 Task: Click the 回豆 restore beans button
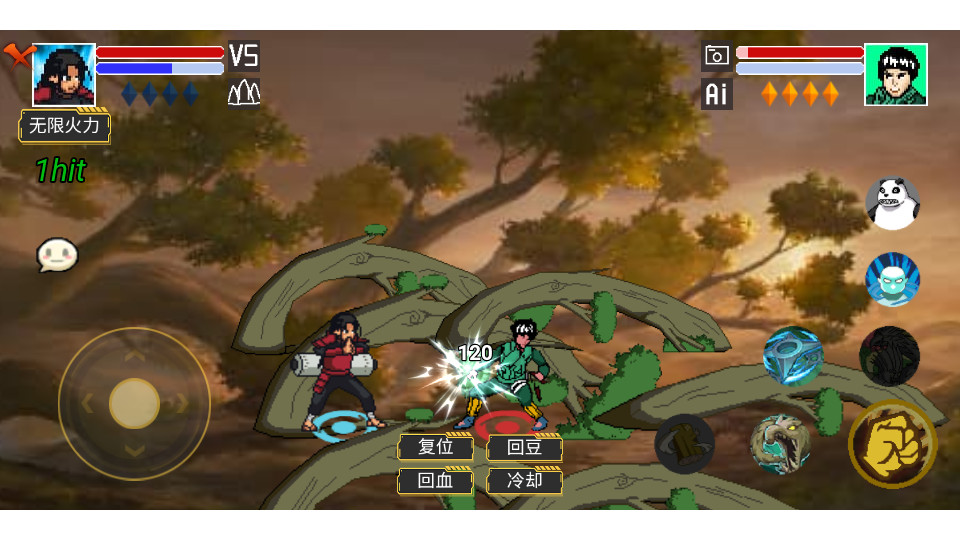click(524, 447)
